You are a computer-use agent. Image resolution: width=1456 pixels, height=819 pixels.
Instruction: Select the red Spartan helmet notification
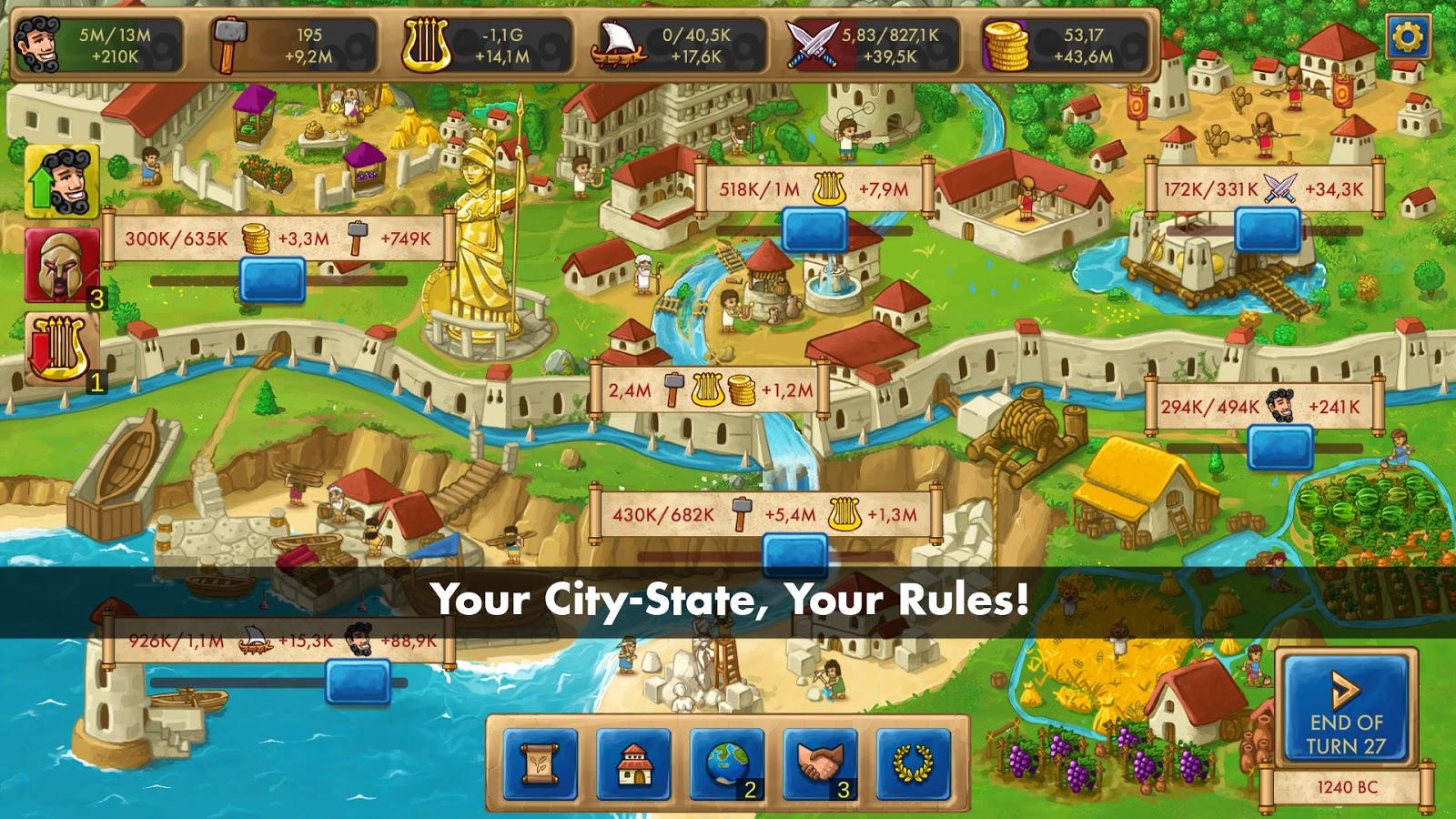point(62,264)
